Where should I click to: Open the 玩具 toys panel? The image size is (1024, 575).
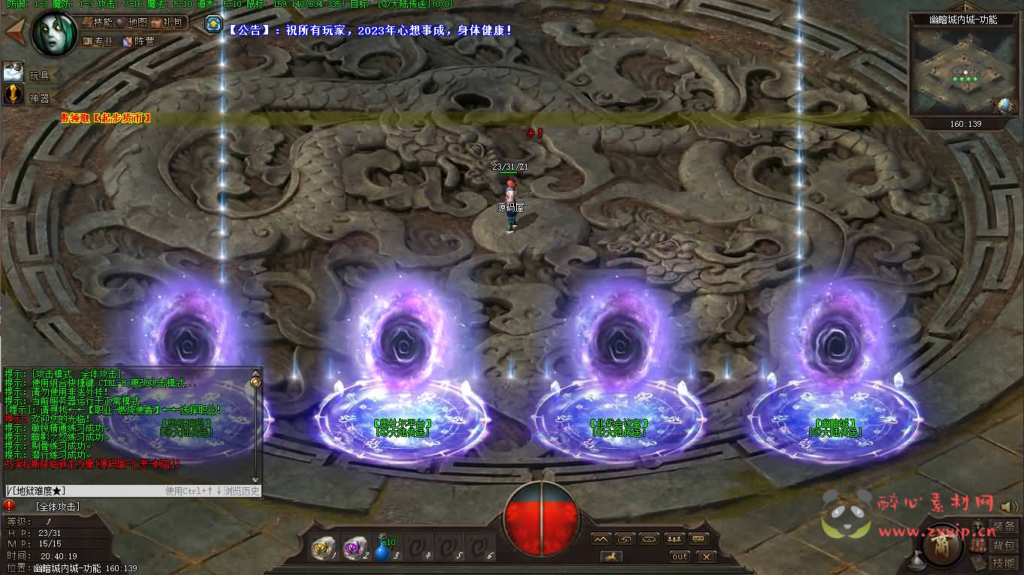14,72
